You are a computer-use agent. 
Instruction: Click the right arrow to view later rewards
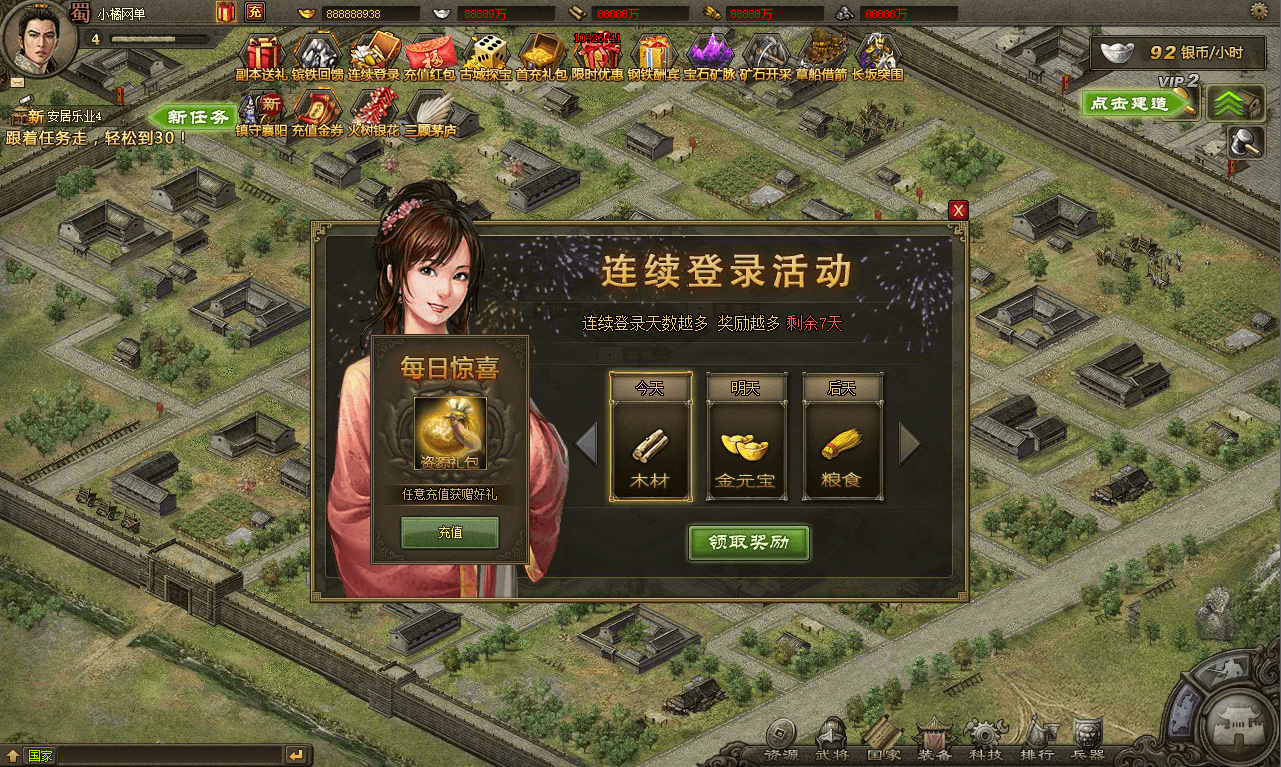(x=910, y=442)
